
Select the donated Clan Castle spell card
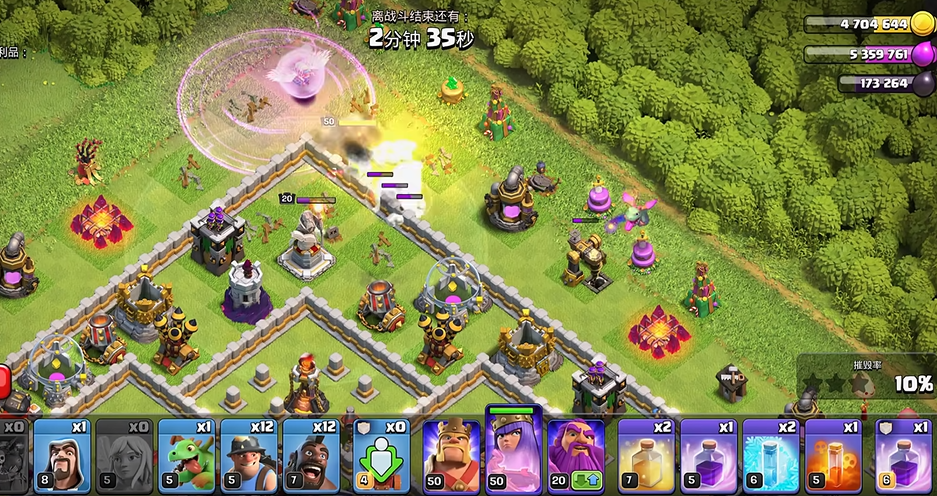point(905,455)
